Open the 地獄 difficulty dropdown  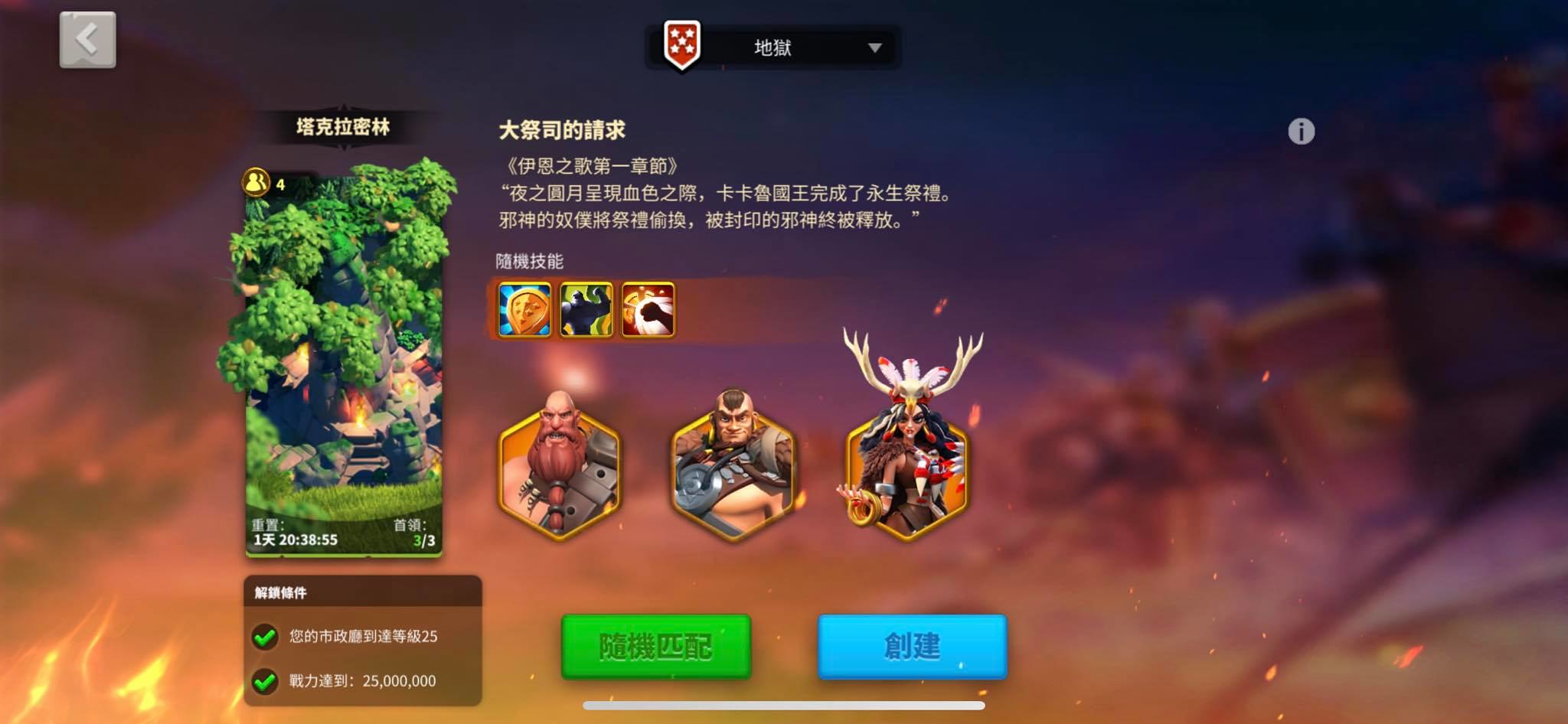[773, 47]
